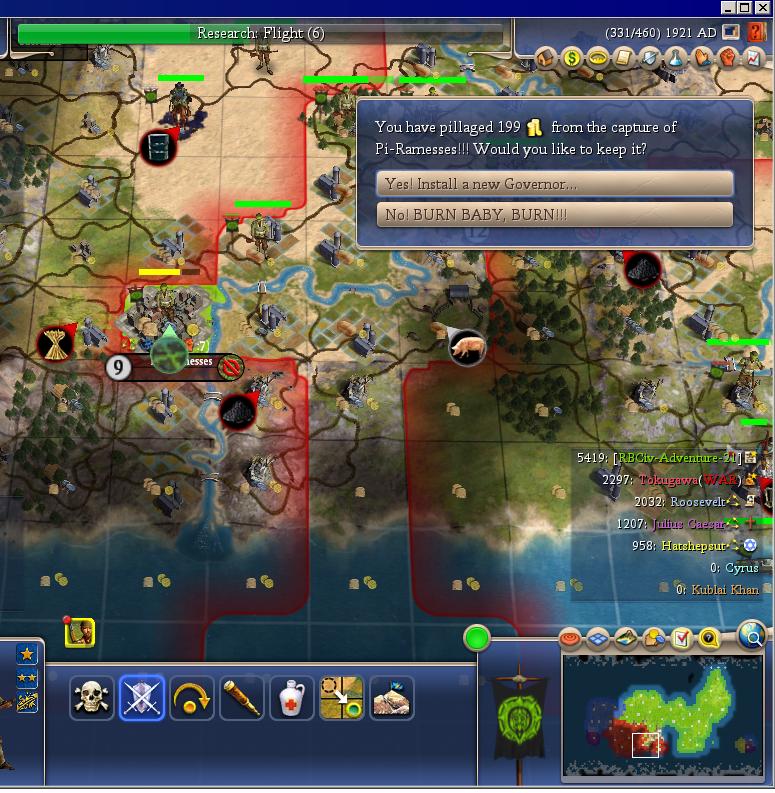Screen dimensions: 775x793
Task: Open the military advisor fist icon
Action: (729, 58)
